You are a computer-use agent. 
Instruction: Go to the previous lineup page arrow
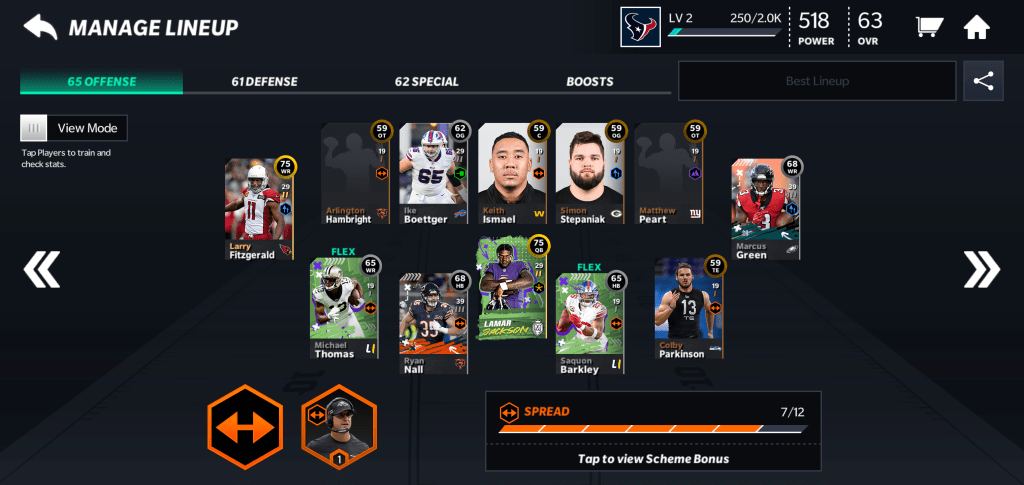coord(42,268)
